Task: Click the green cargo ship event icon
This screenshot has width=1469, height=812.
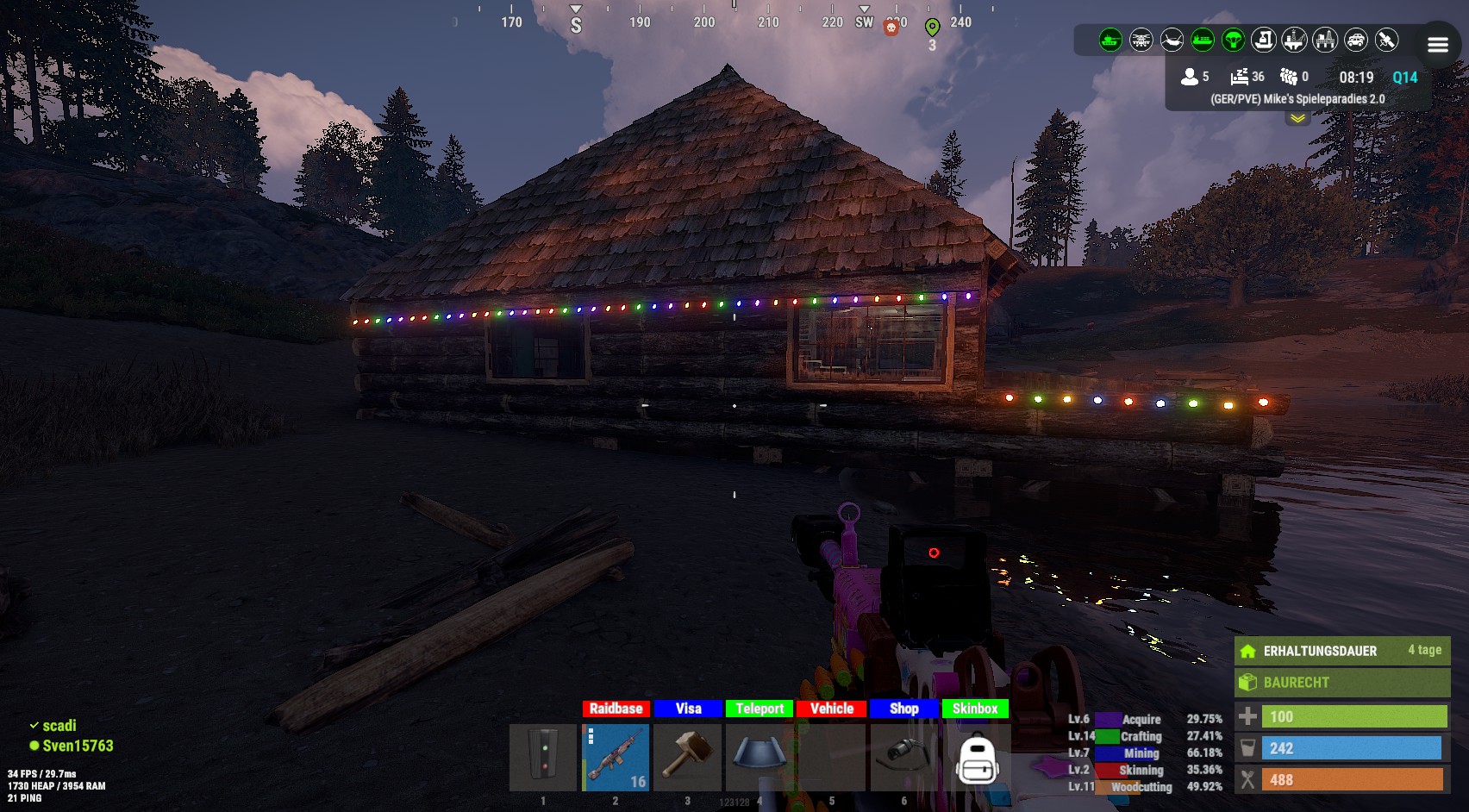Action: 1203,40
